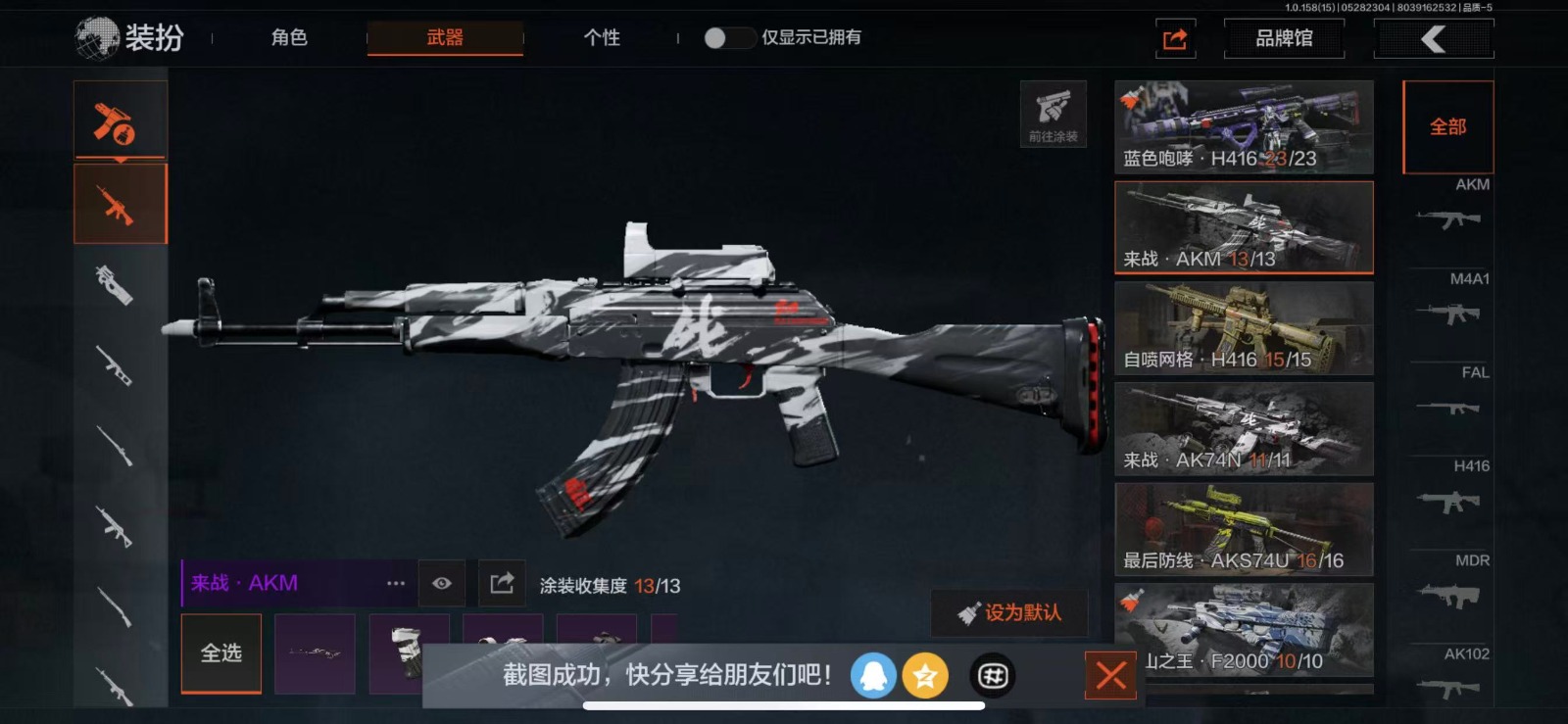Screen dimensions: 1568x724
Task: Filter skins by M4A1
Action: point(1449,304)
